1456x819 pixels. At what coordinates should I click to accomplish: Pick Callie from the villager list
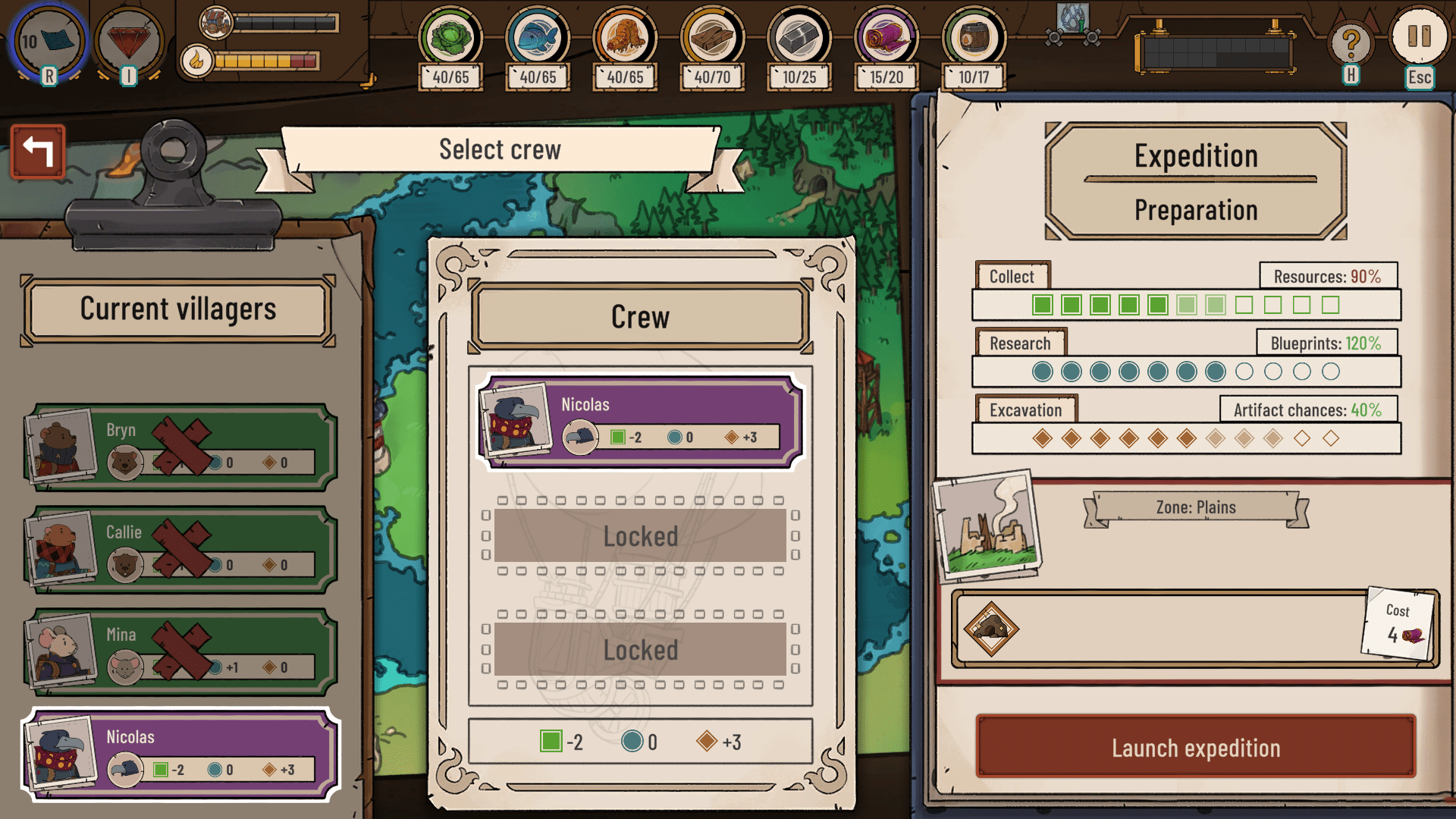tap(180, 550)
